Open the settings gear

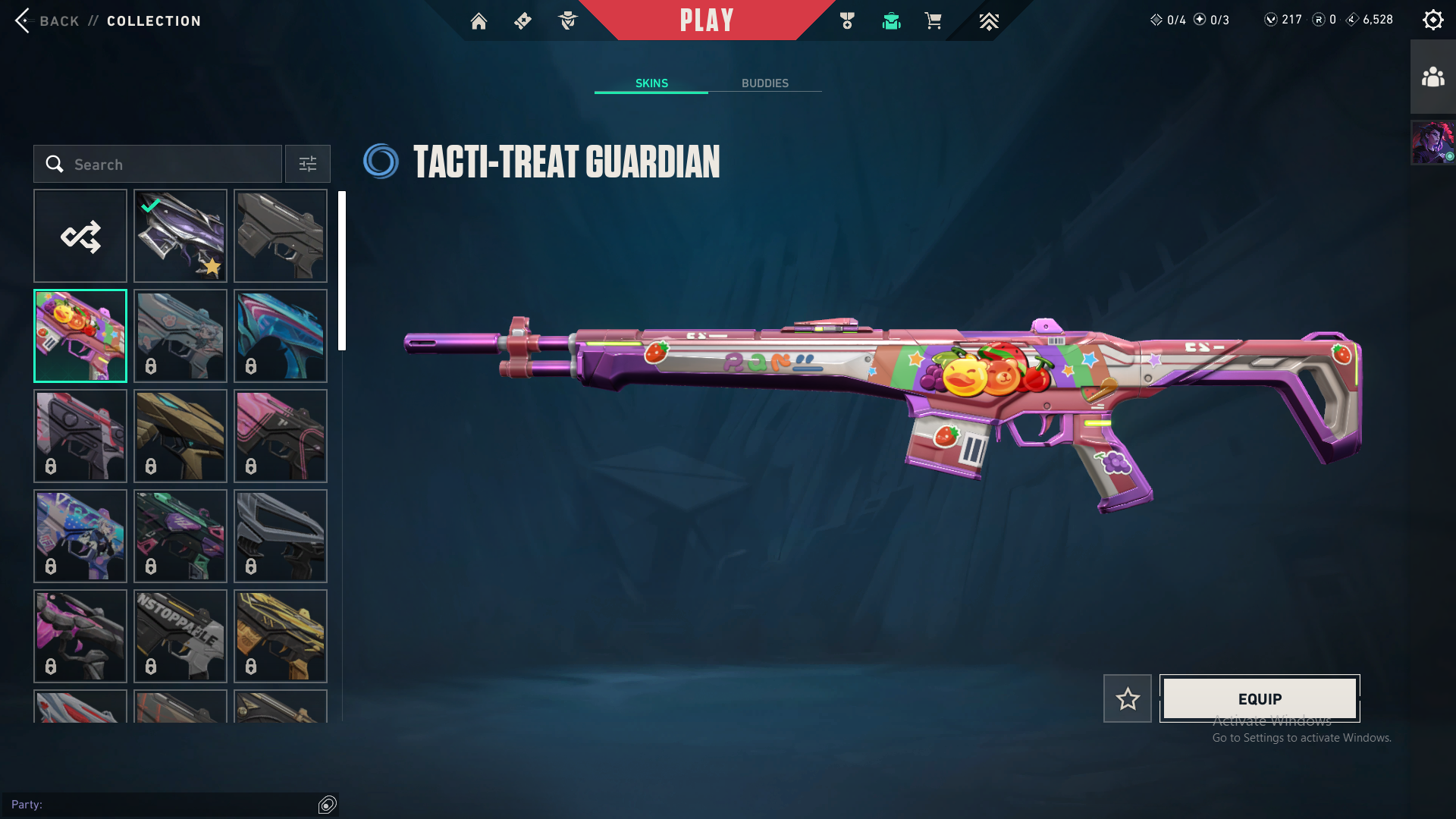(1432, 20)
